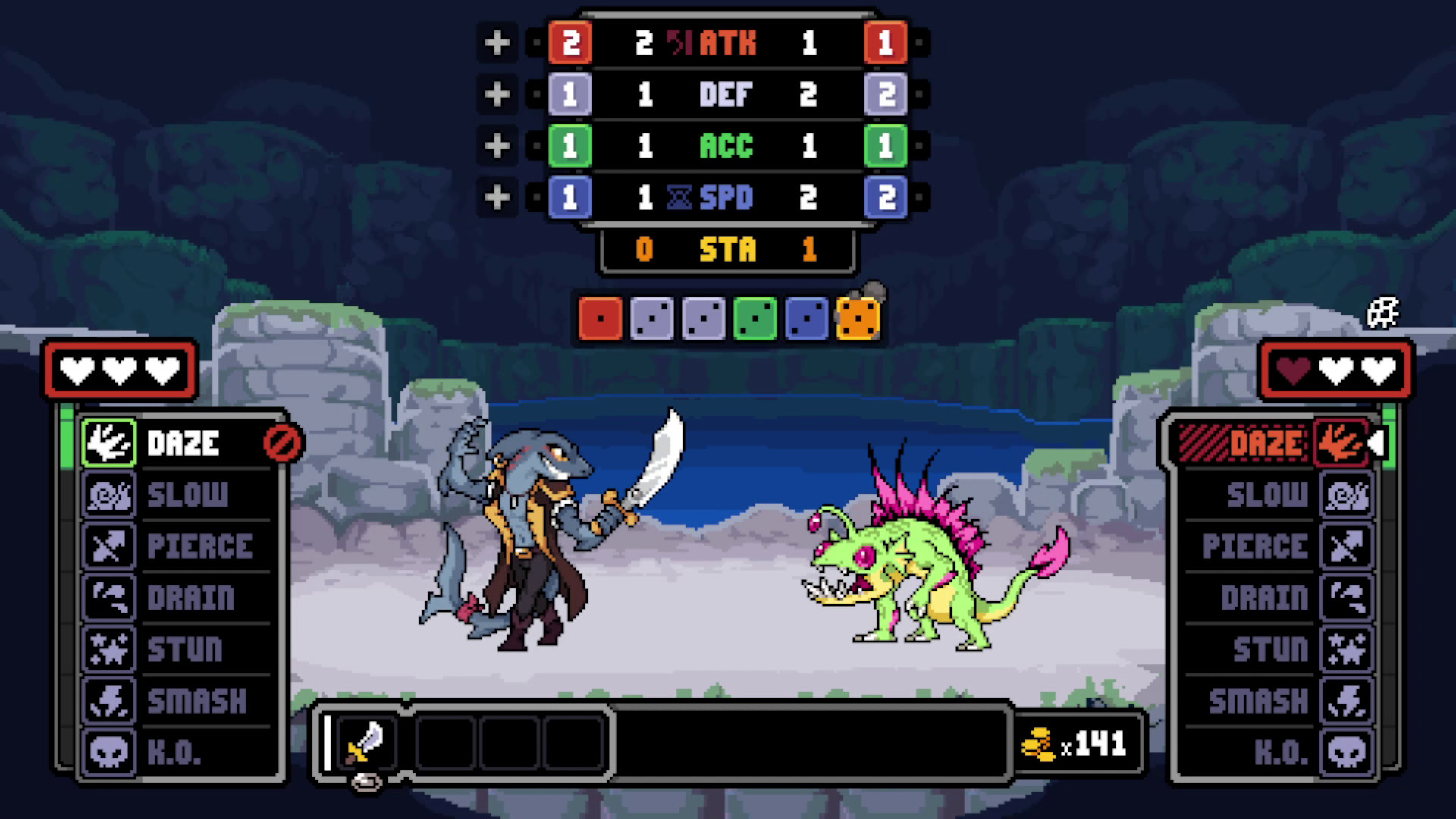Click the orange die at the end of the dice row
Viewport: 1456px width, 819px height.
tap(858, 317)
